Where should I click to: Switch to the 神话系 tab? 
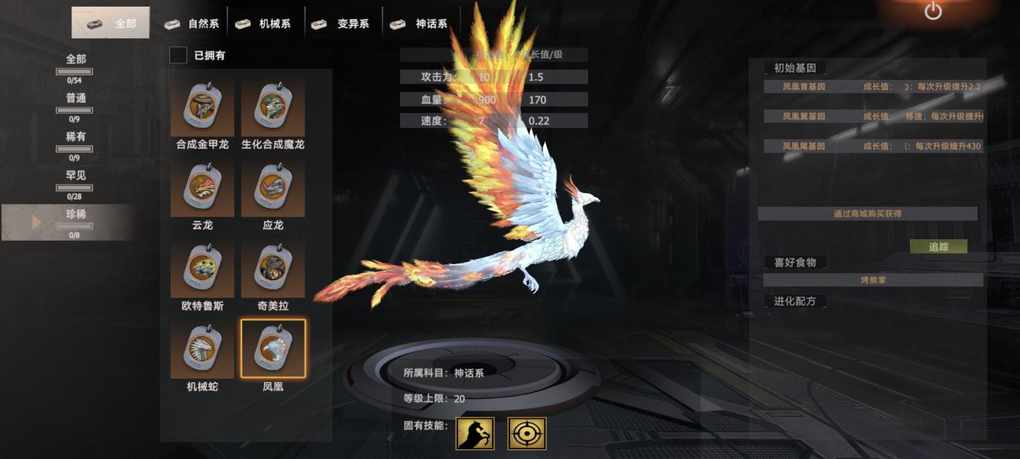click(419, 23)
